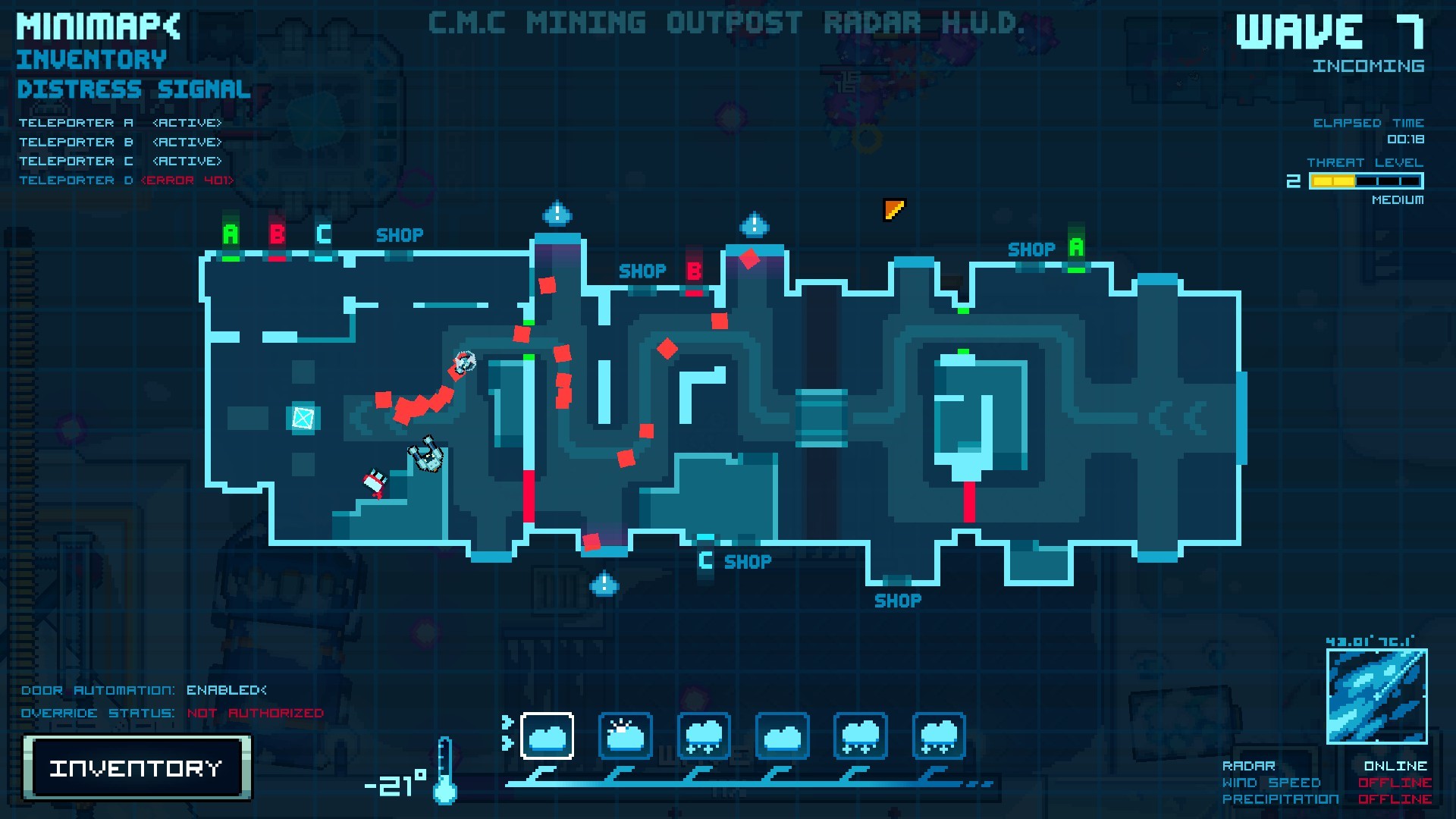Toggle the OVERRIDE STATUS authorization
The image size is (1456, 819).
click(254, 713)
